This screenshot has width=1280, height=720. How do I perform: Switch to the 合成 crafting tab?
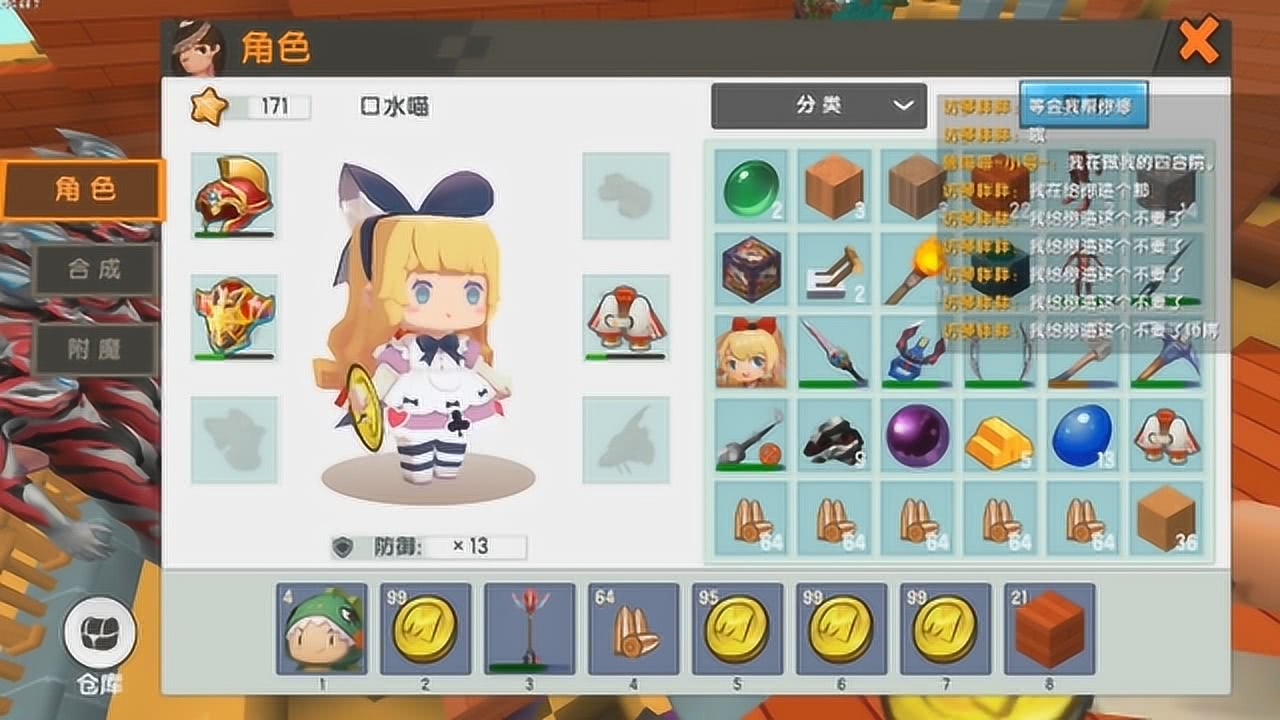pyautogui.click(x=95, y=269)
